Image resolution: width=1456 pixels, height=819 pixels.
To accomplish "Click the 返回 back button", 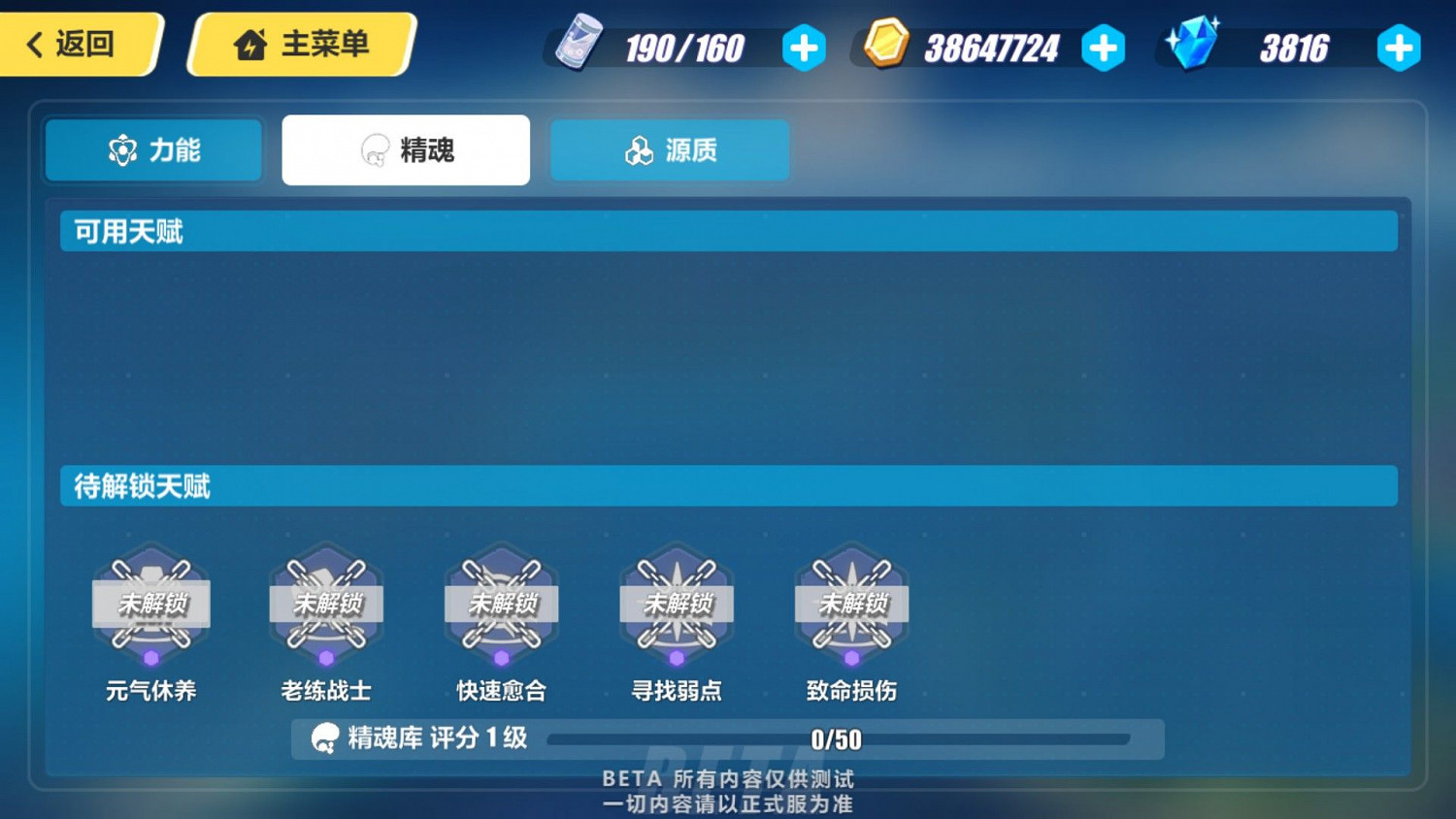I will coord(76,43).
